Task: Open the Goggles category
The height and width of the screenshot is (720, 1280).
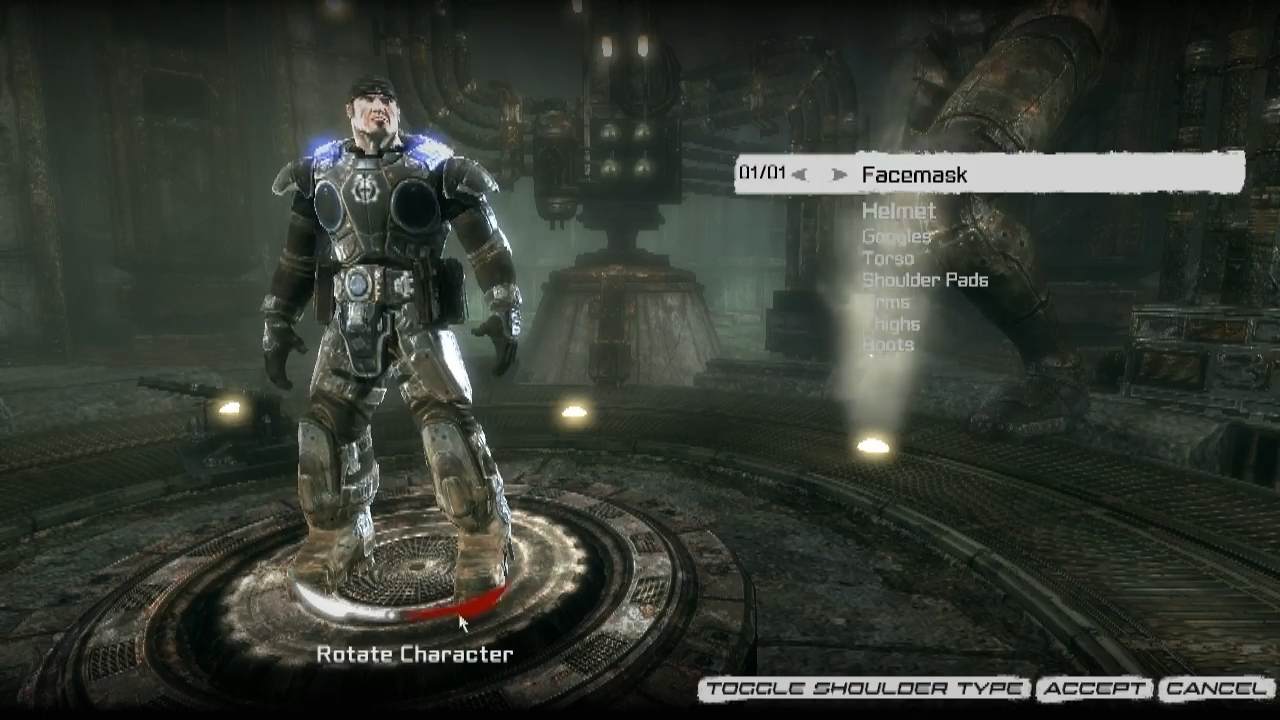Action: 896,237
